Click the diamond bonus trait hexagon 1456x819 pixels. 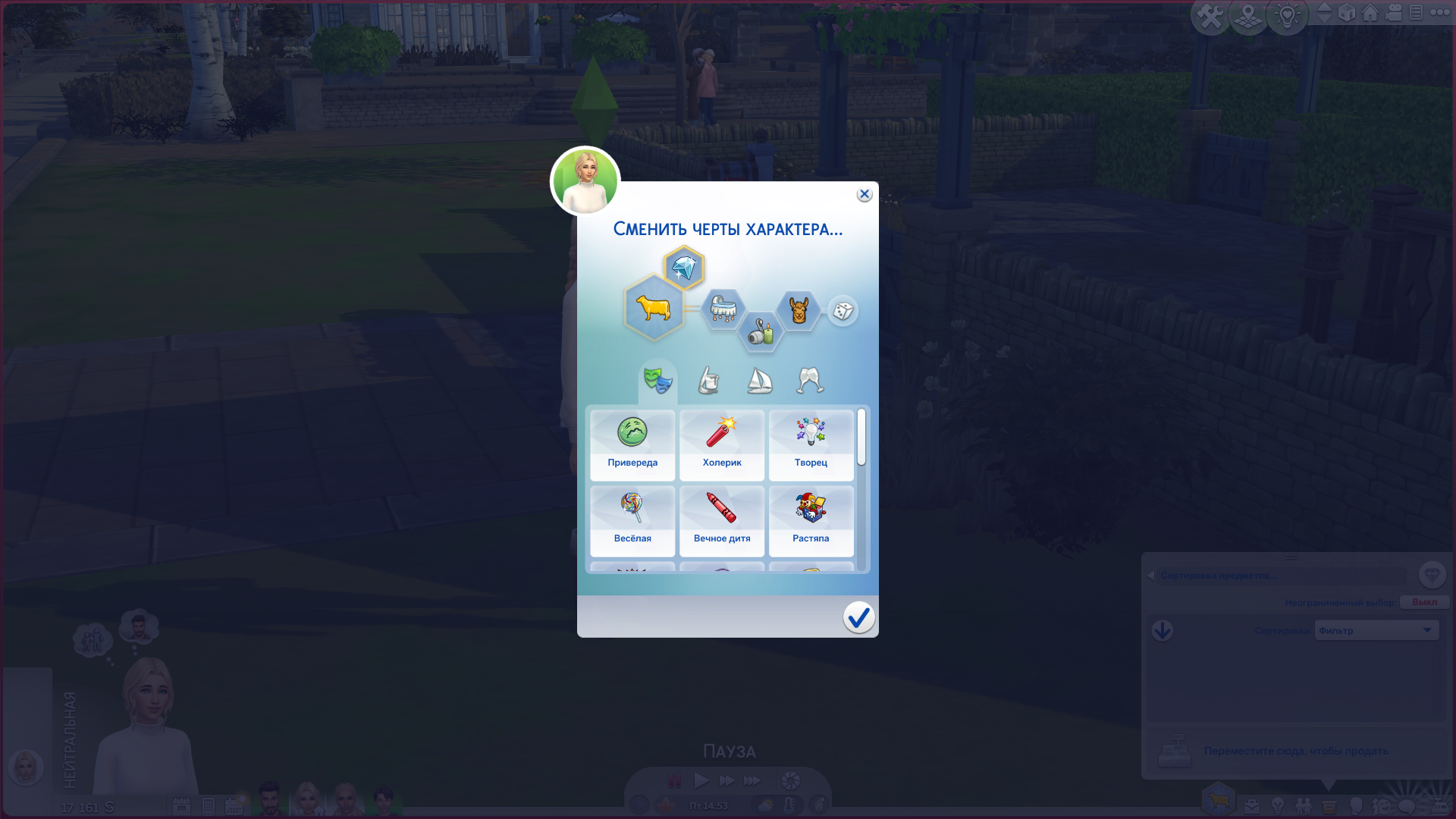pyautogui.click(x=684, y=268)
